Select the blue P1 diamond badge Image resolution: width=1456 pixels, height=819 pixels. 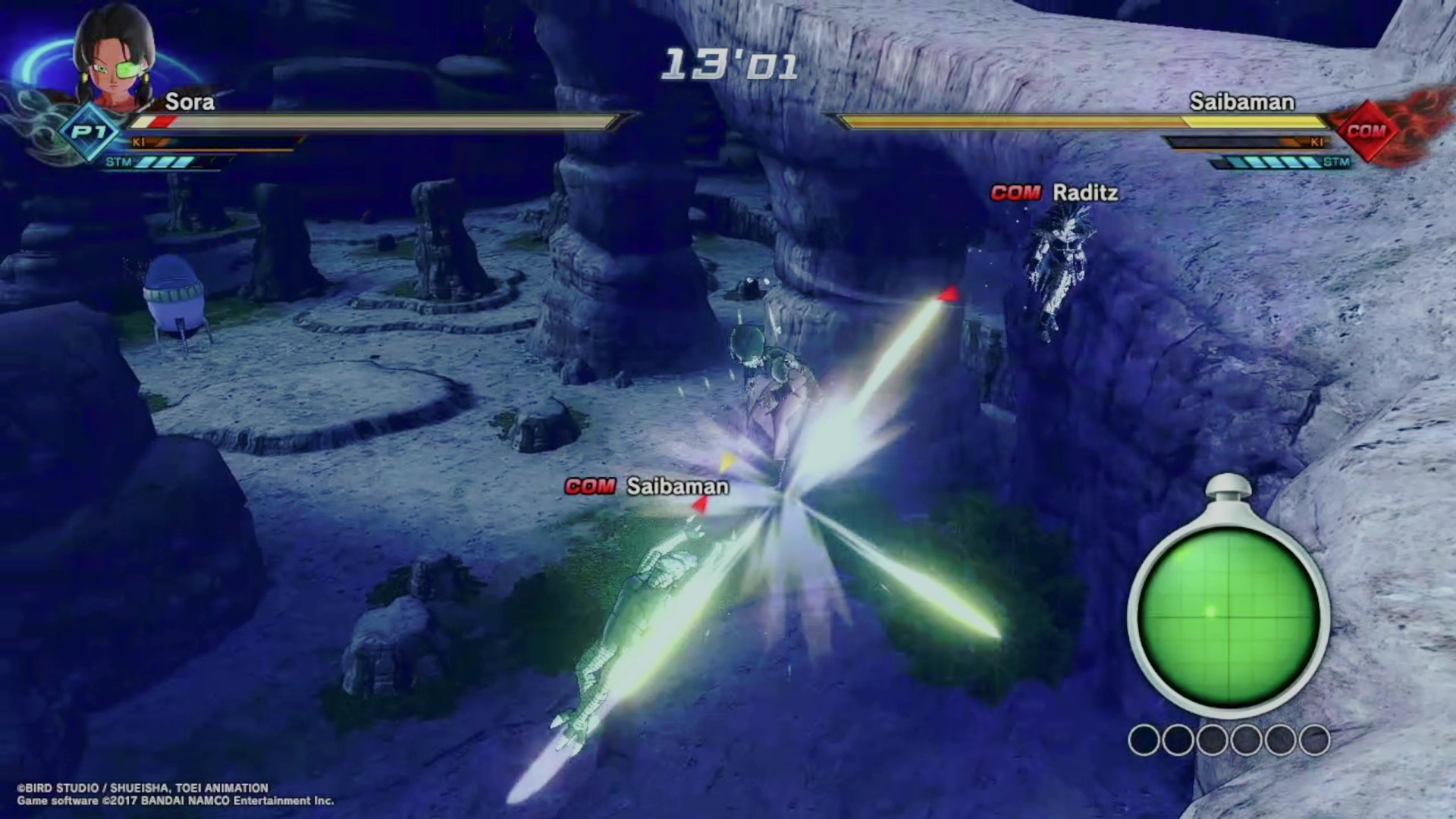coord(89,132)
